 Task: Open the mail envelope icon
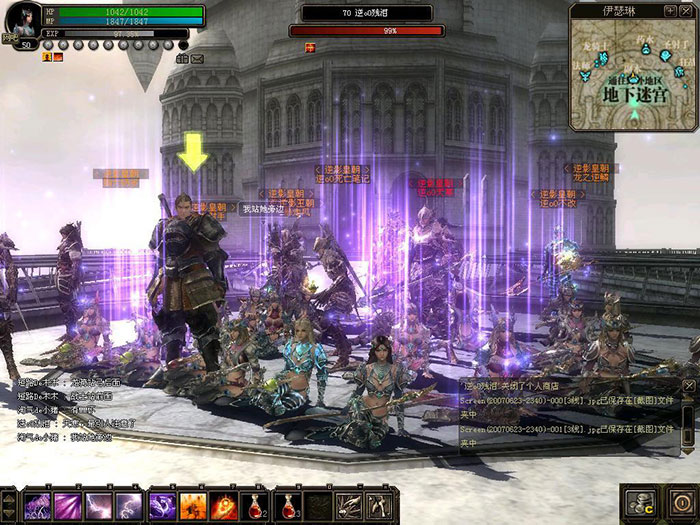pyautogui.click(x=197, y=60)
